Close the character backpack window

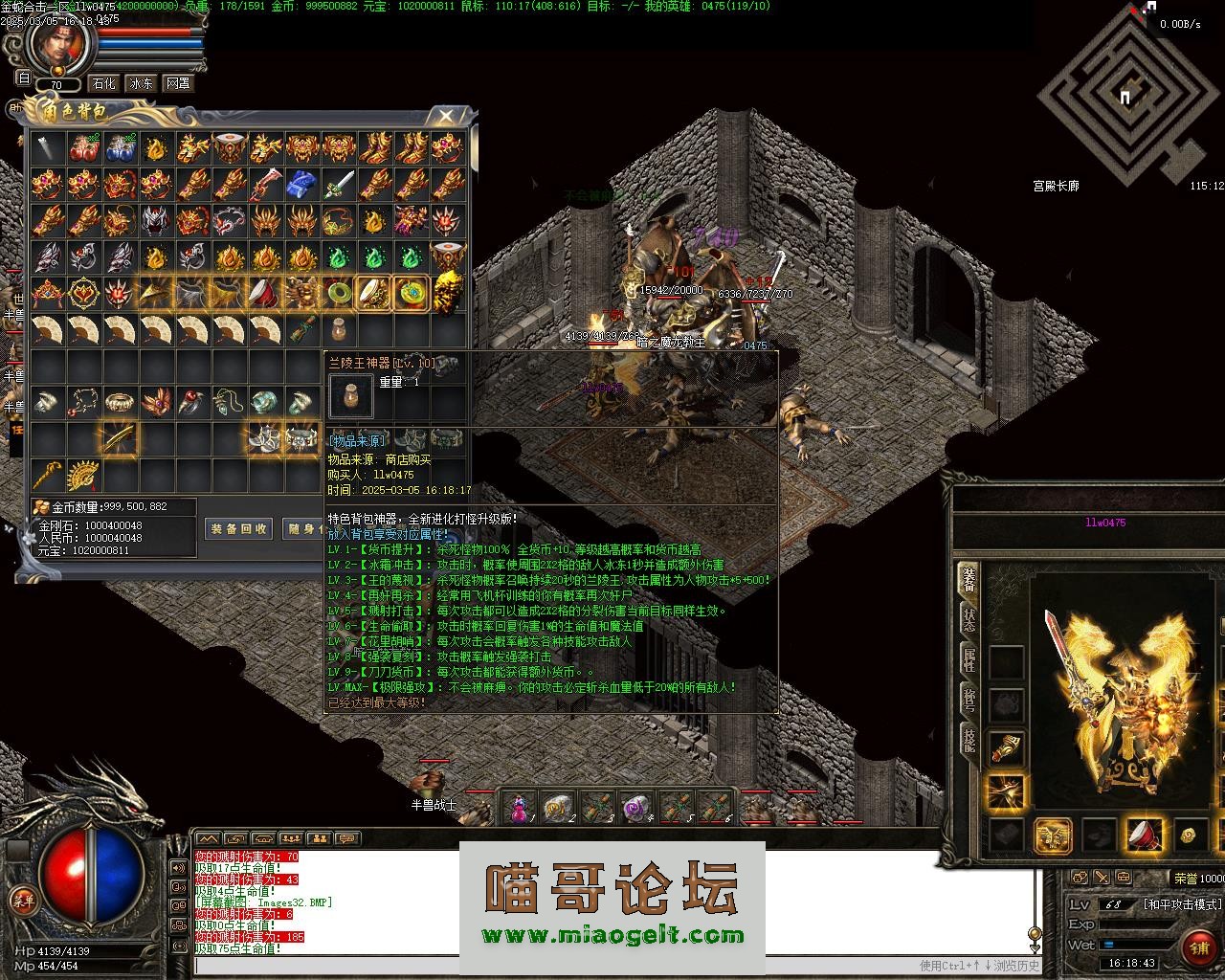(x=446, y=117)
